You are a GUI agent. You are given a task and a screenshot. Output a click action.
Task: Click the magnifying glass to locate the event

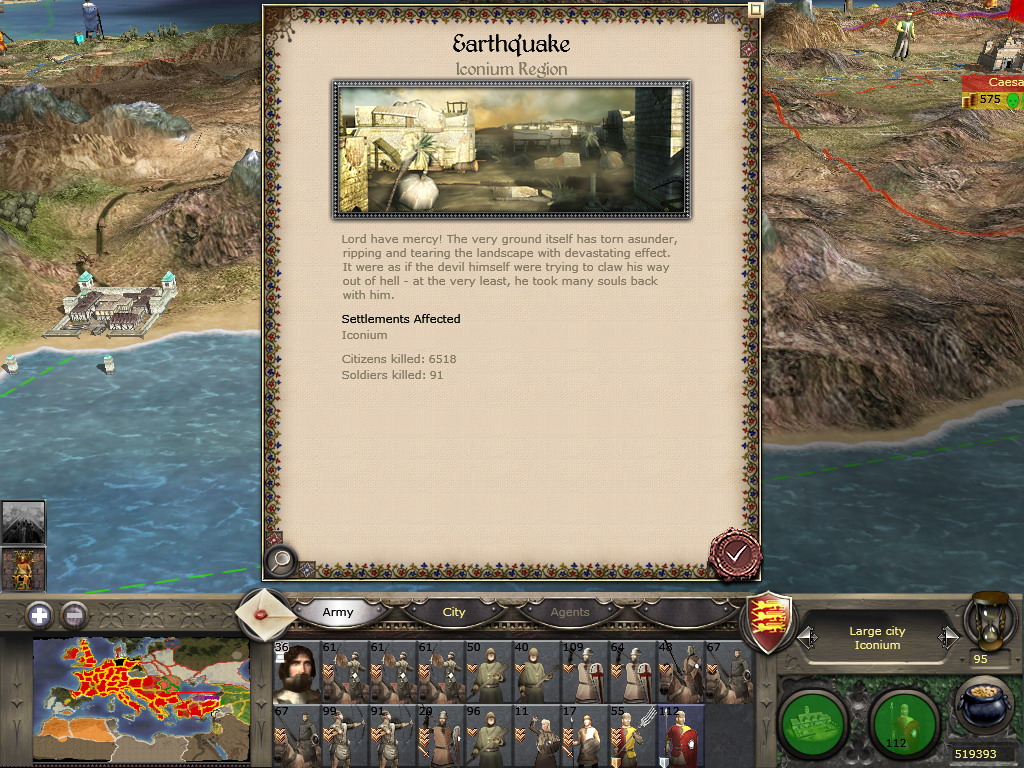tap(281, 561)
